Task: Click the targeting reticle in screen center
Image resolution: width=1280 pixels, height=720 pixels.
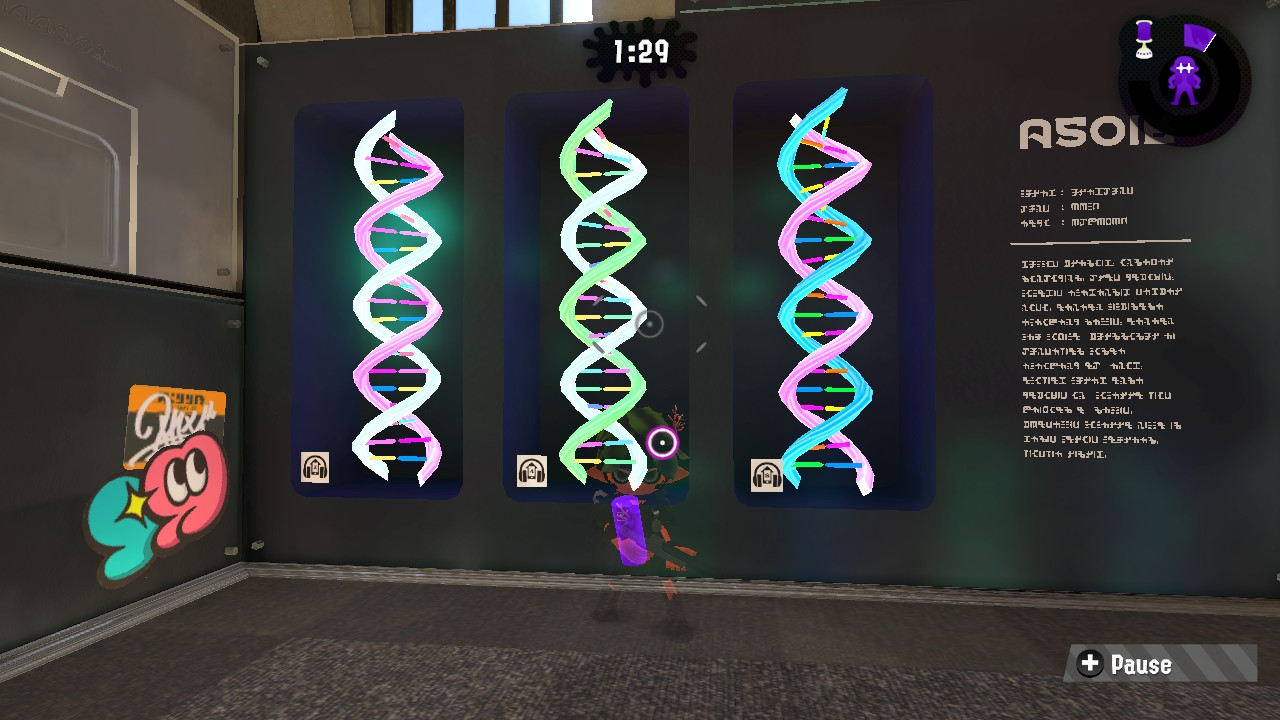Action: (649, 322)
